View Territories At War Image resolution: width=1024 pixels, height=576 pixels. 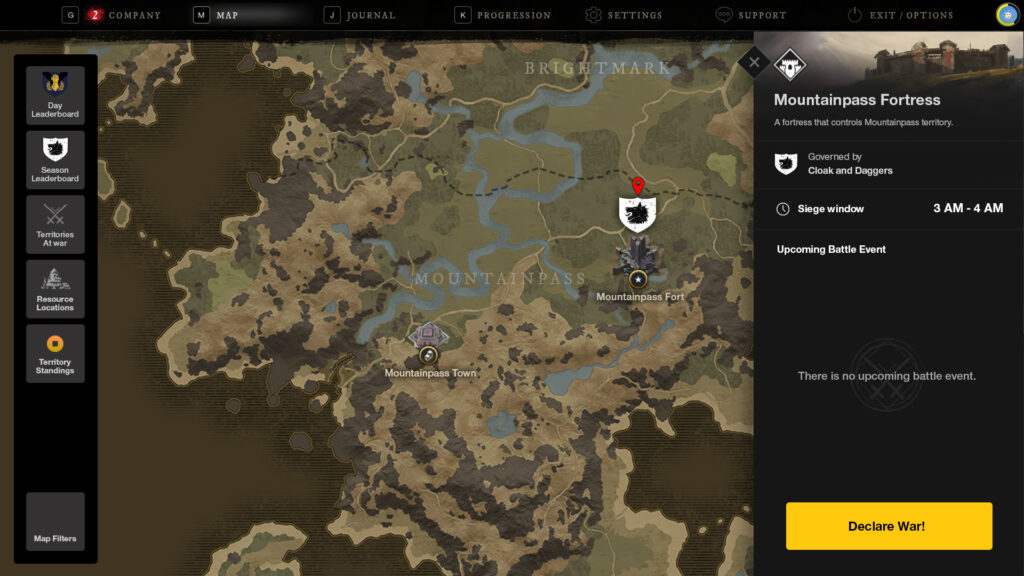[55, 224]
